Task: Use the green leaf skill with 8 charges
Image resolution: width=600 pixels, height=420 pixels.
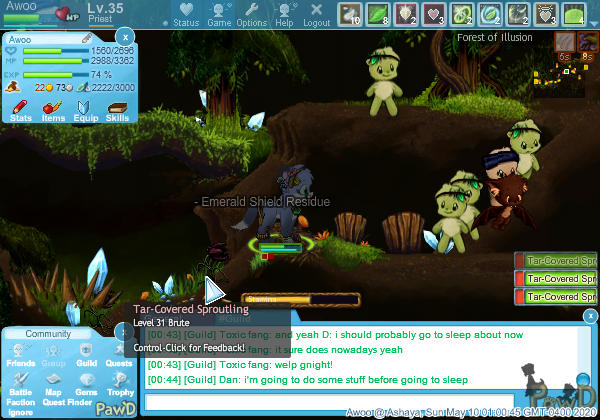Action: [x=379, y=13]
